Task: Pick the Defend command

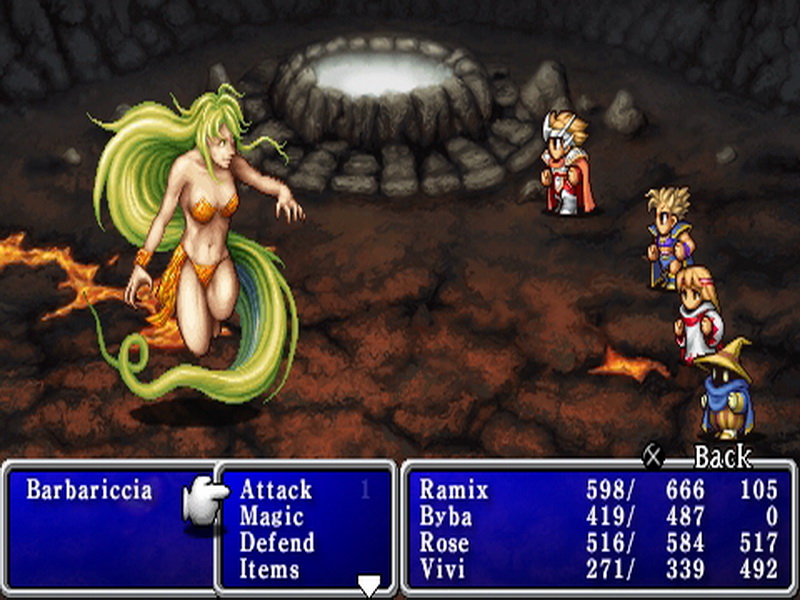Action: (x=276, y=543)
